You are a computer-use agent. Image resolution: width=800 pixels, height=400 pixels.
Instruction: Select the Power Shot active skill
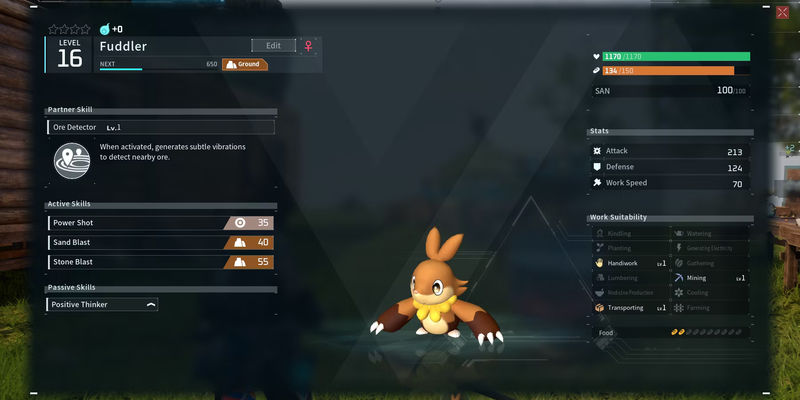click(x=160, y=223)
